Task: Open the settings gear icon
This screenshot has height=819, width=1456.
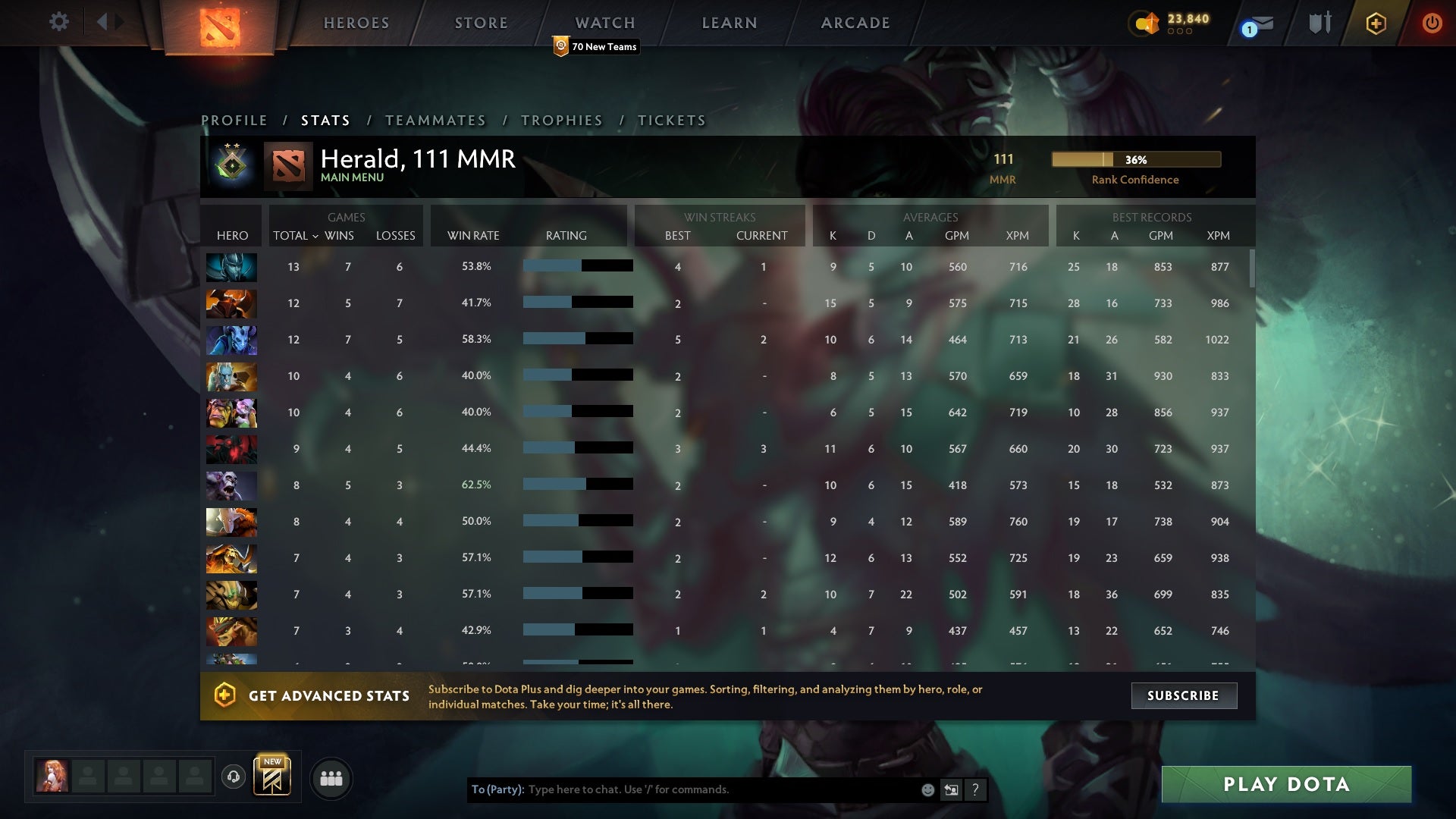Action: click(x=59, y=23)
